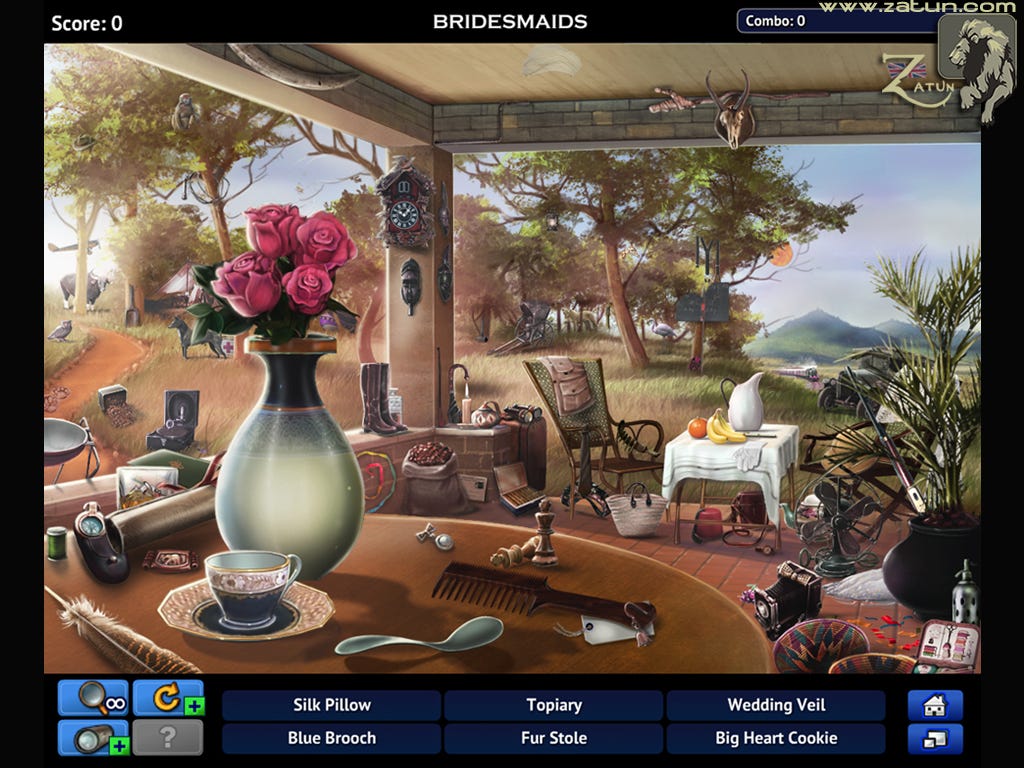Activate the gold refresh arrow power-up
The height and width of the screenshot is (768, 1024).
[x=167, y=699]
